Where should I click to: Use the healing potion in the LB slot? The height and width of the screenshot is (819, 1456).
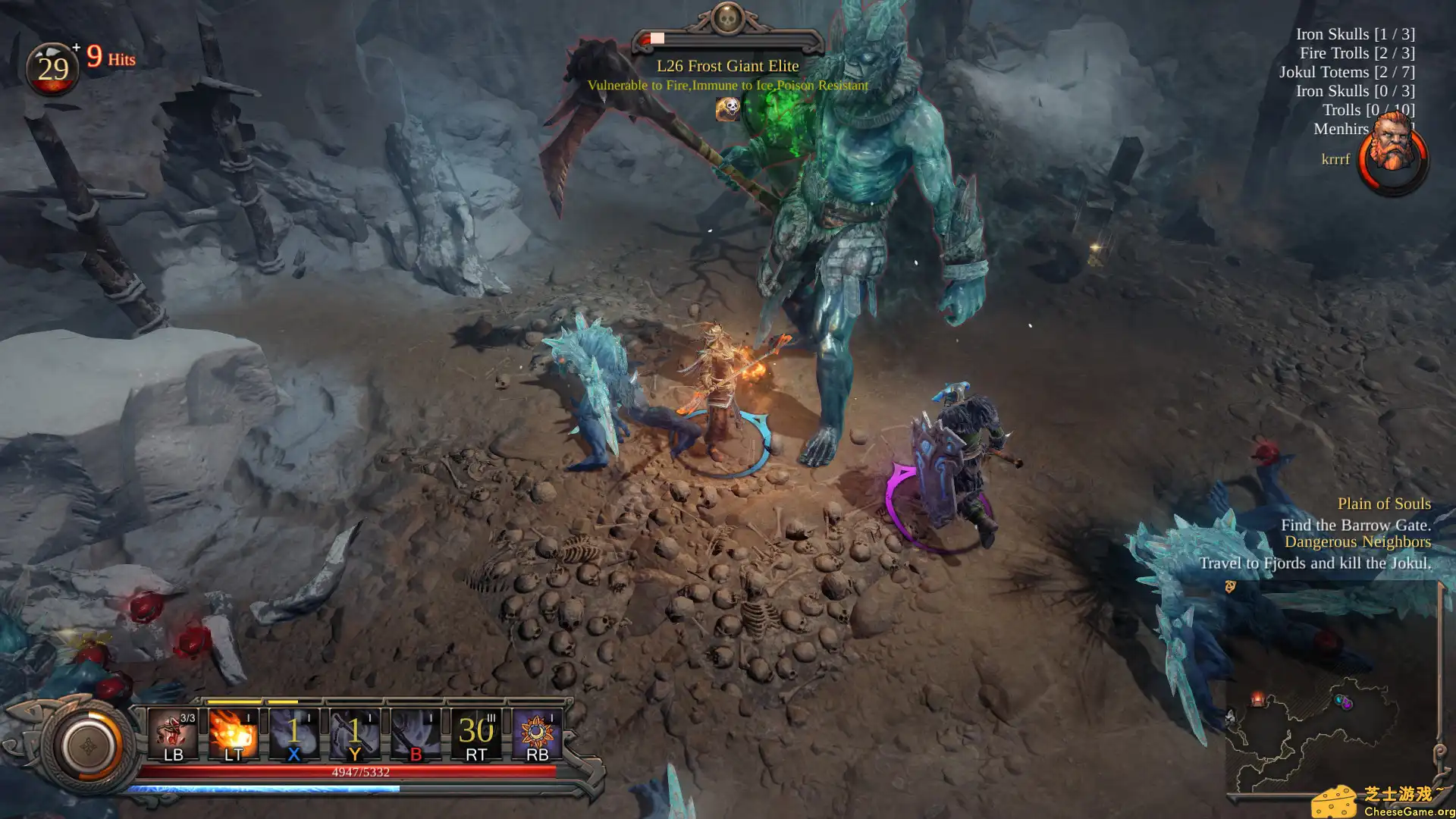(x=173, y=732)
